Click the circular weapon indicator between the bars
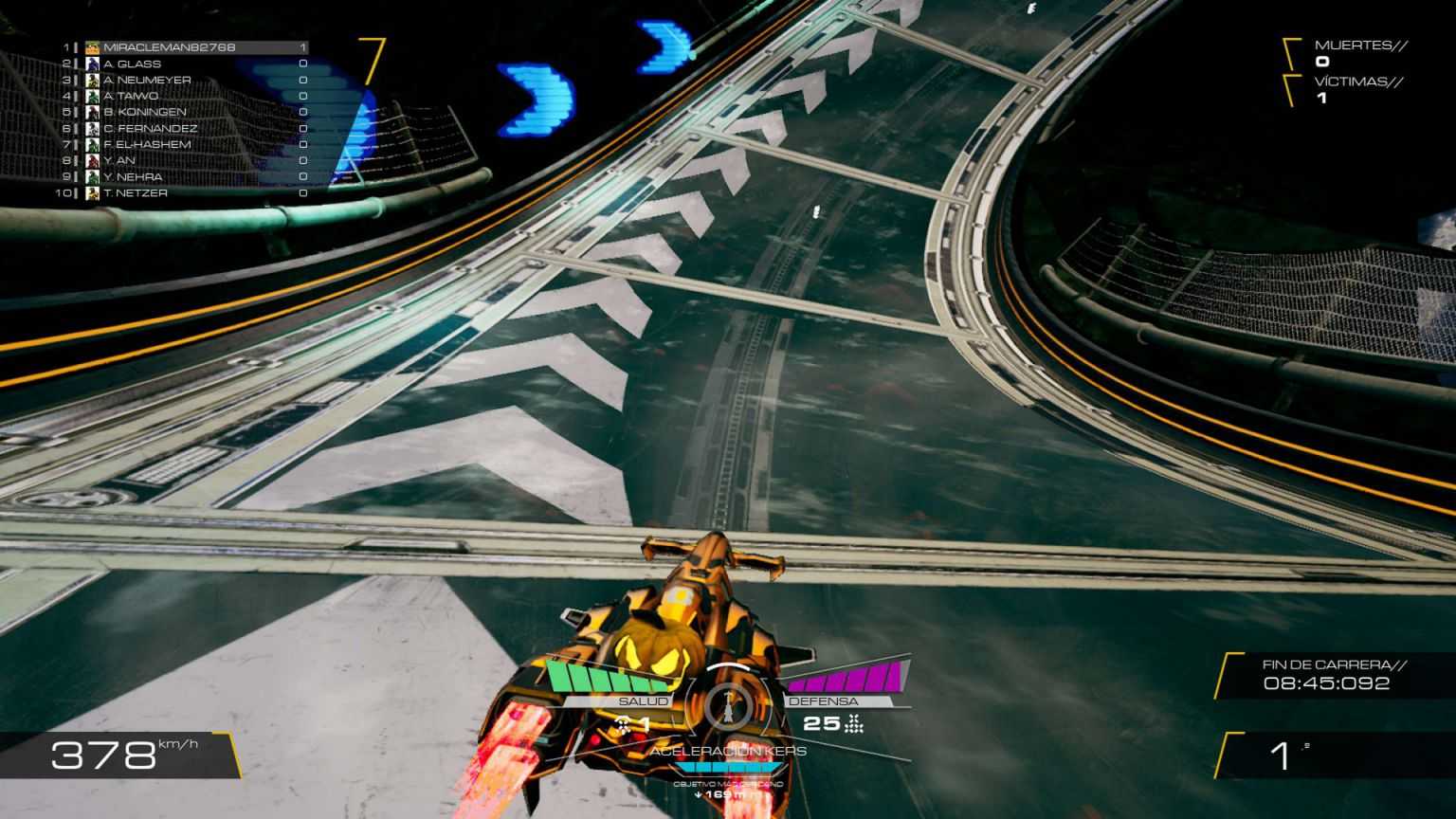The height and width of the screenshot is (819, 1456). 728,703
